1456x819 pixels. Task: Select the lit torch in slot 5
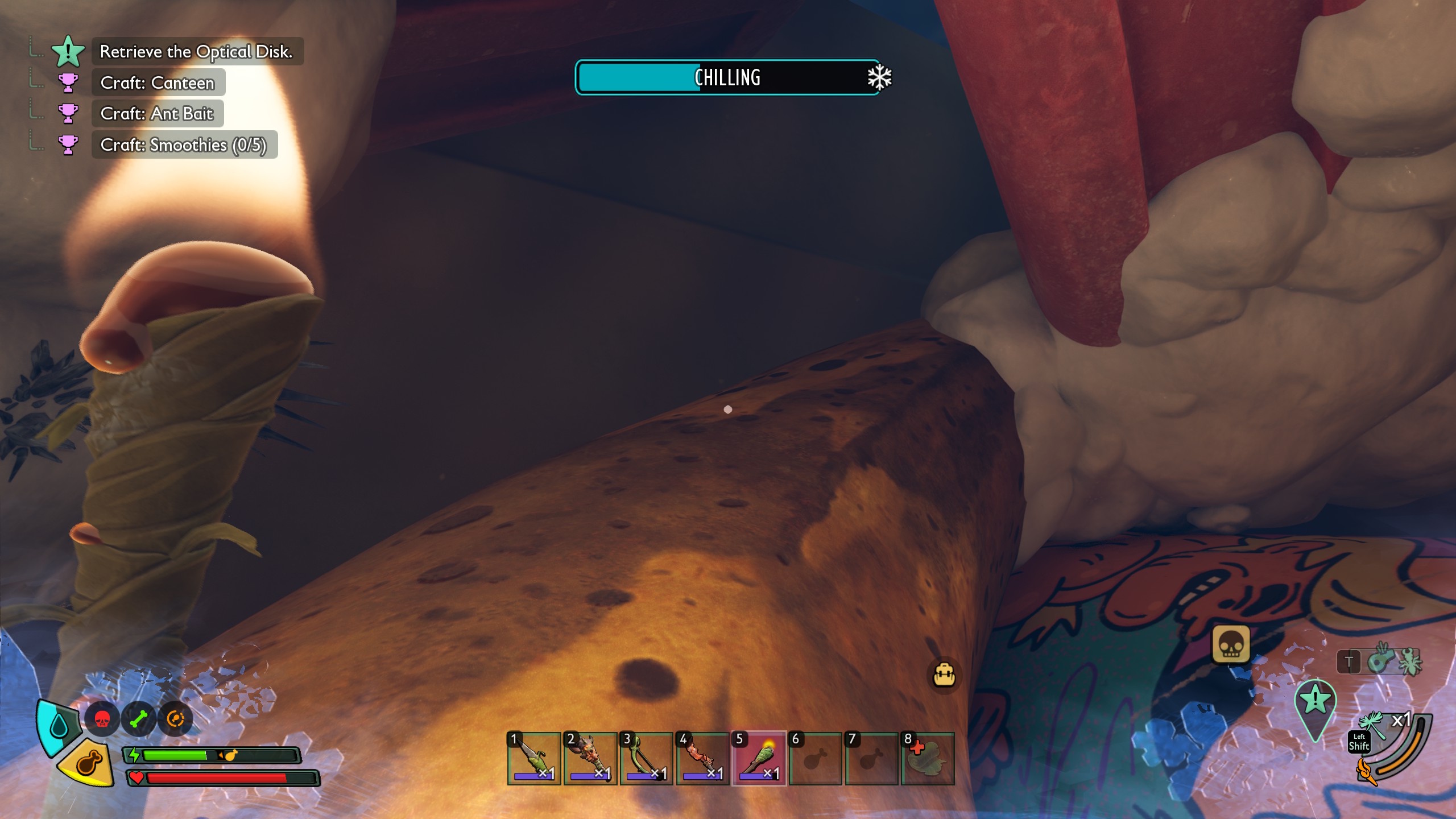pyautogui.click(x=759, y=758)
